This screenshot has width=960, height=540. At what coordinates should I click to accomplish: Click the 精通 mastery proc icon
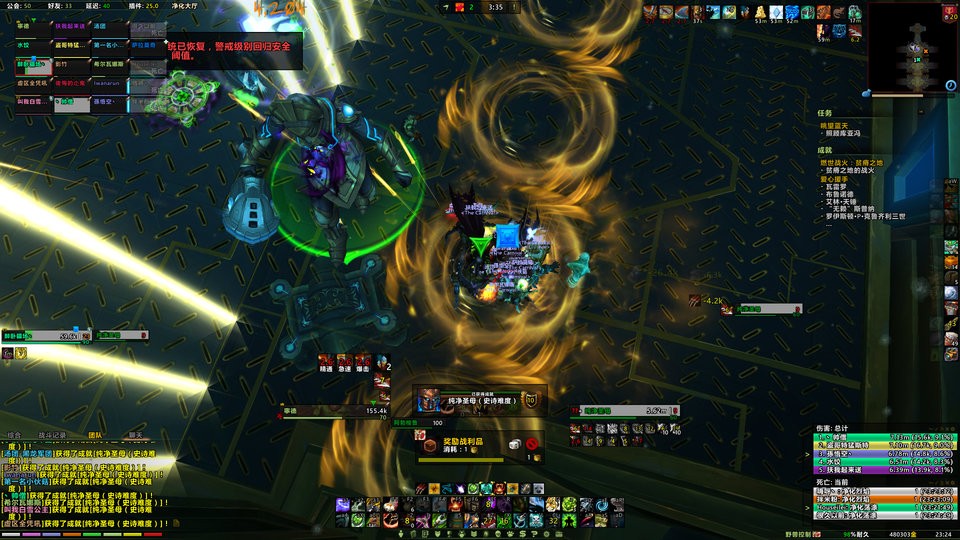326,362
